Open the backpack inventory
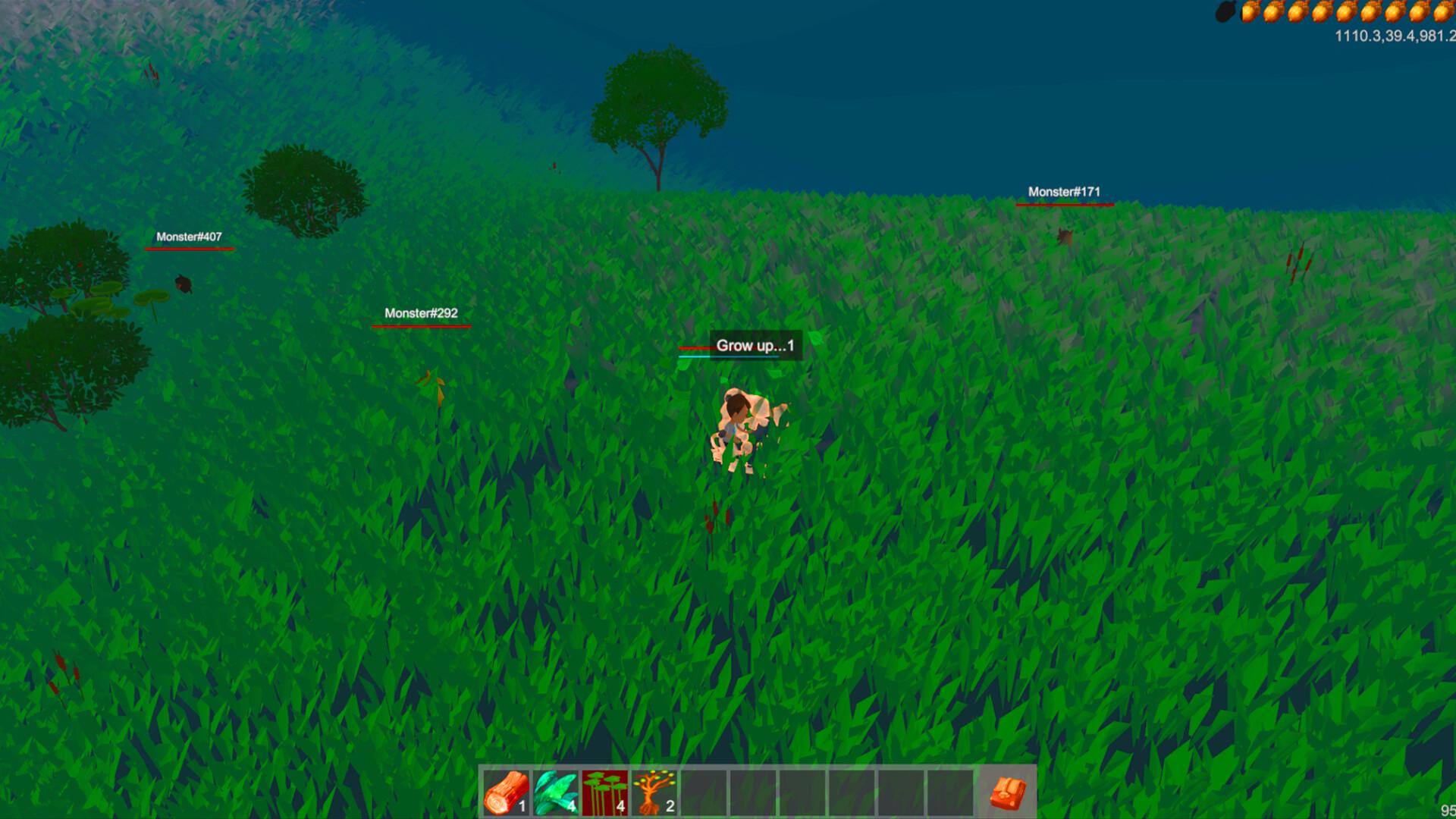 pyautogui.click(x=1008, y=793)
